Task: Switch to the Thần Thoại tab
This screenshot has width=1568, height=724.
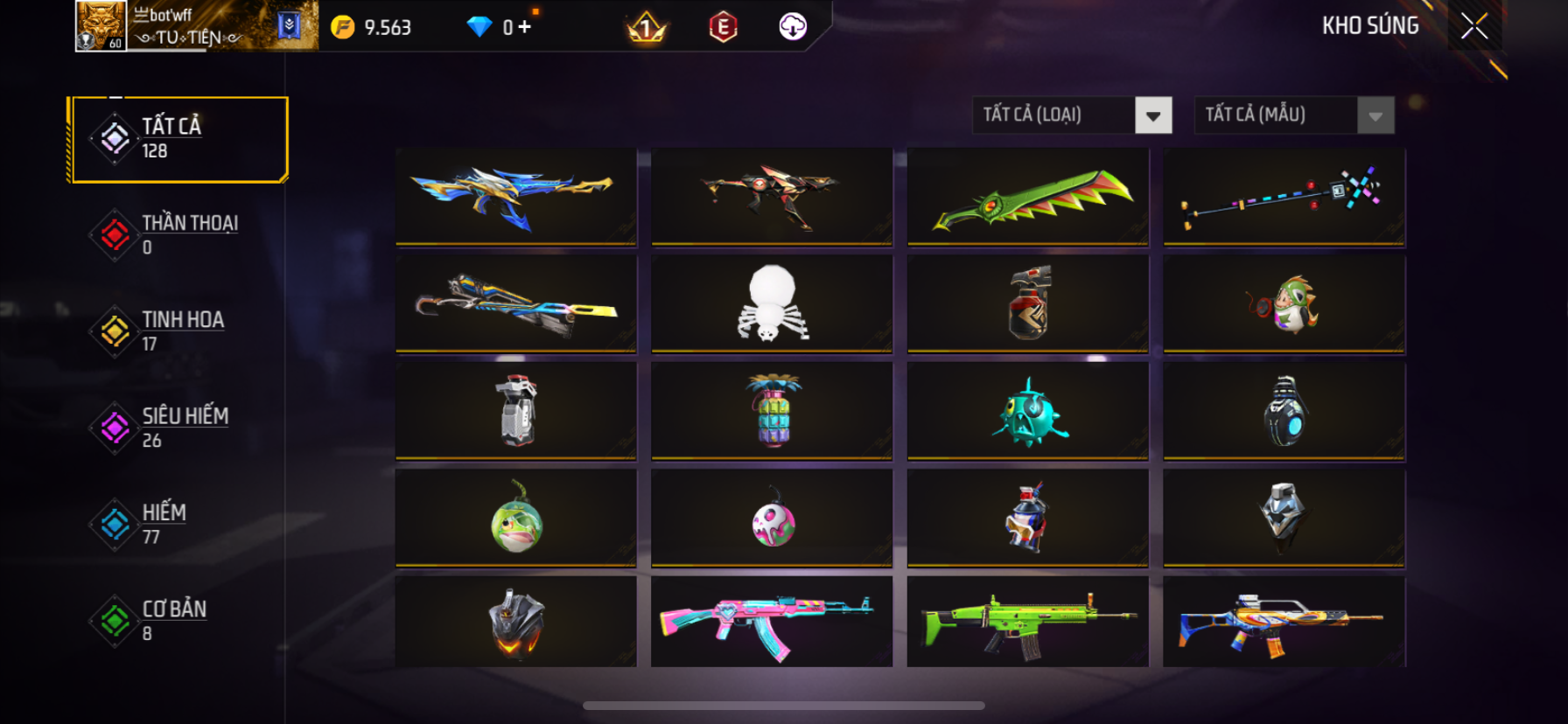Action: pos(178,235)
